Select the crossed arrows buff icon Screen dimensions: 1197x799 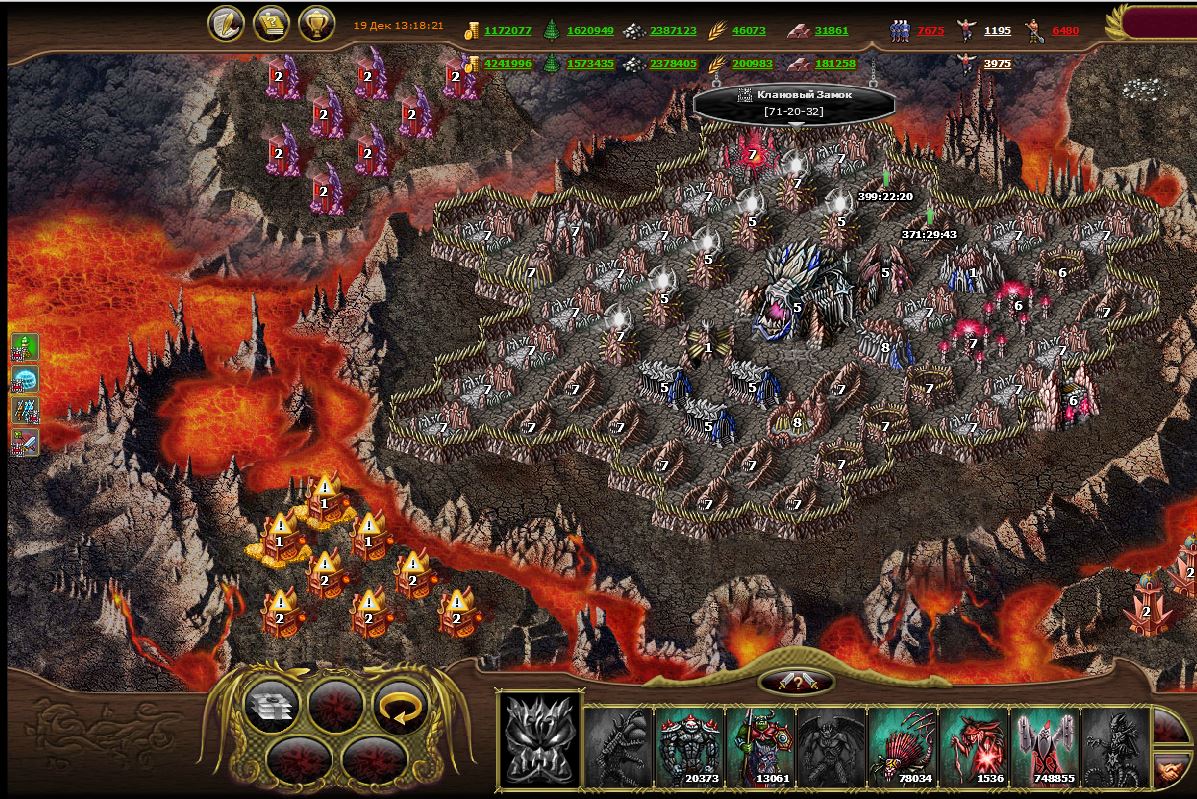24,410
